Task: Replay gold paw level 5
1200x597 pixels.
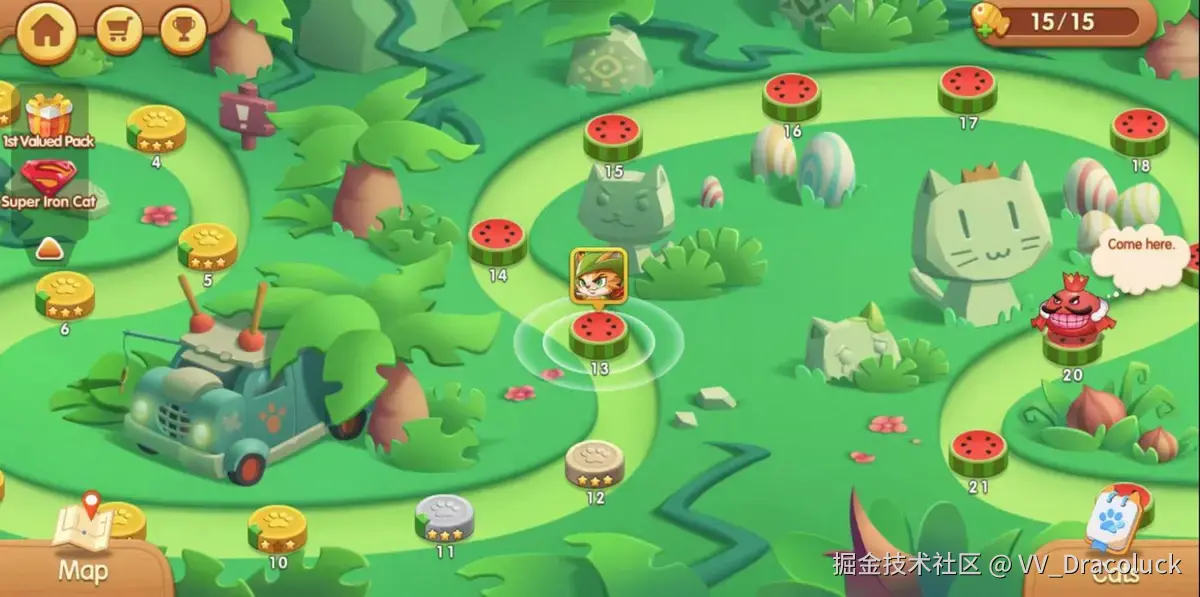Action: (x=207, y=246)
